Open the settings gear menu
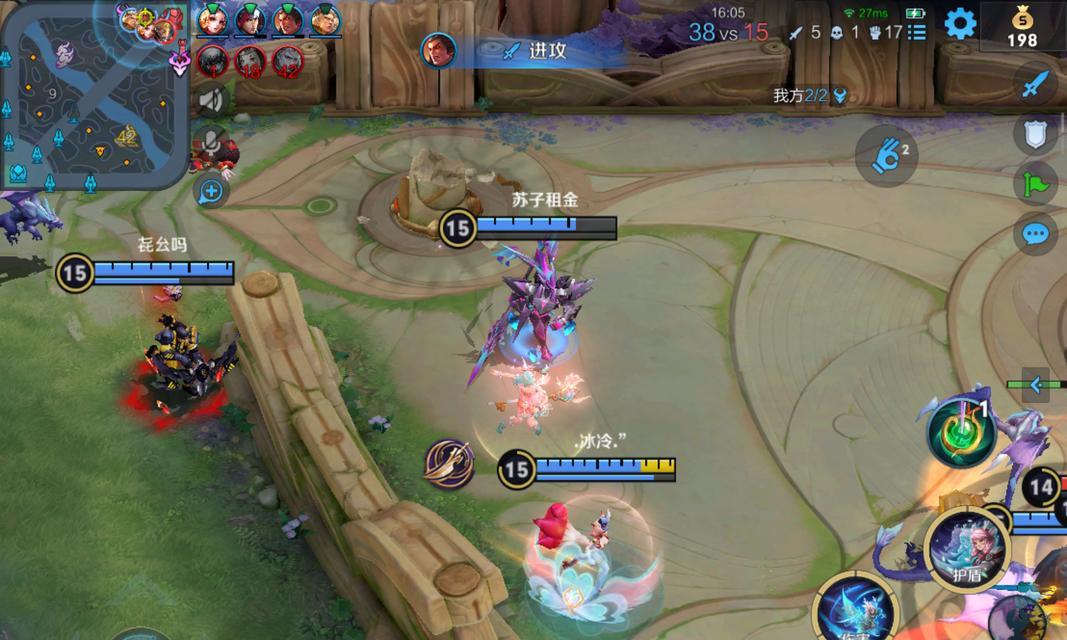1067x640 pixels. 960,24
